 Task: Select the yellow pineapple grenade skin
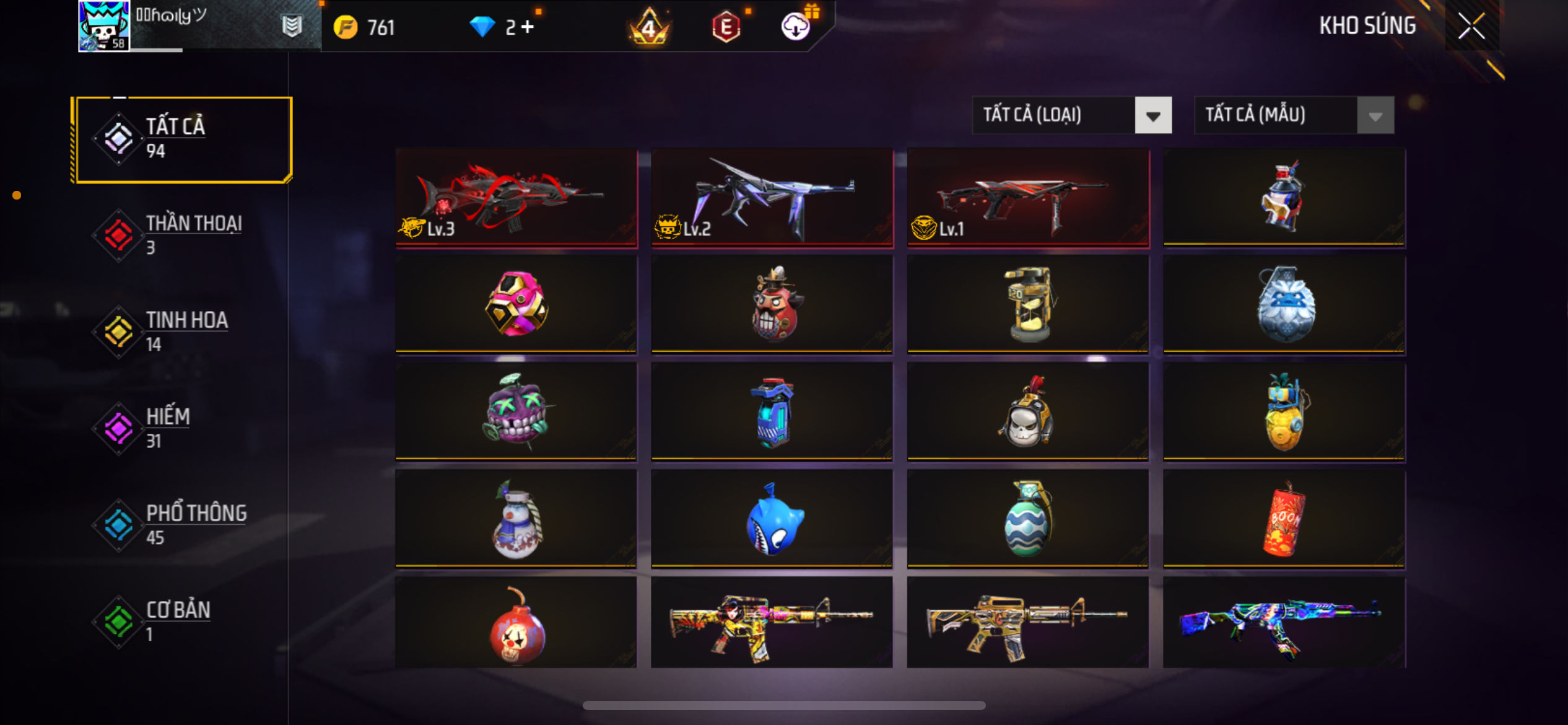point(1284,411)
